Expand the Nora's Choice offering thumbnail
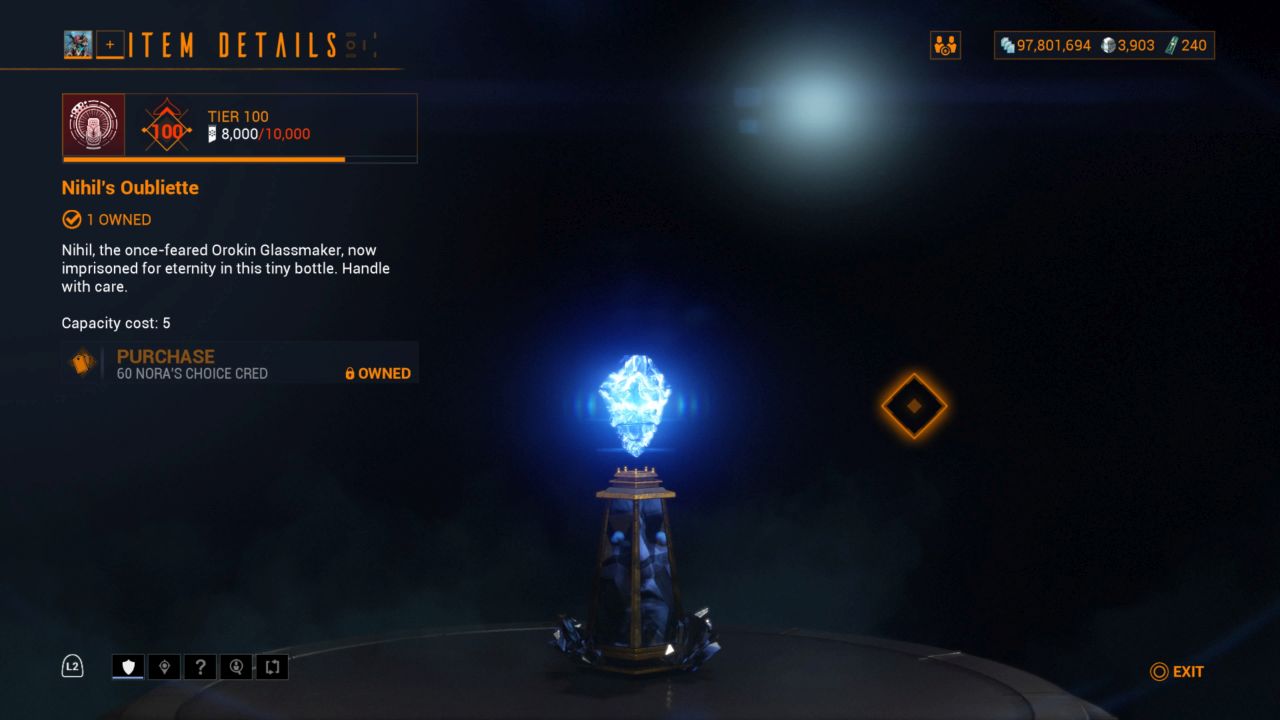 click(x=81, y=362)
